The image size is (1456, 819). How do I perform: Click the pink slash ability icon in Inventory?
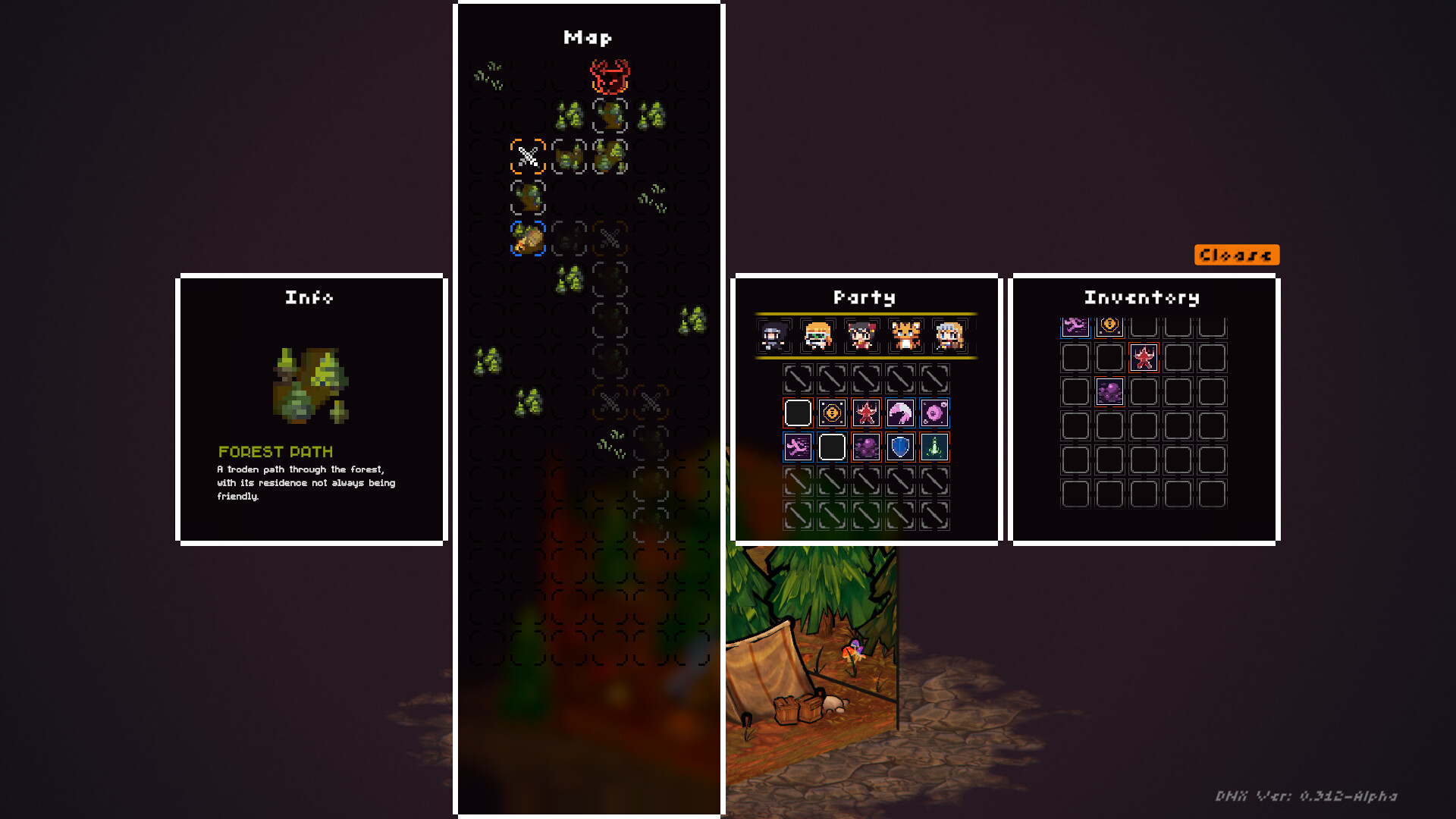coord(1075,328)
